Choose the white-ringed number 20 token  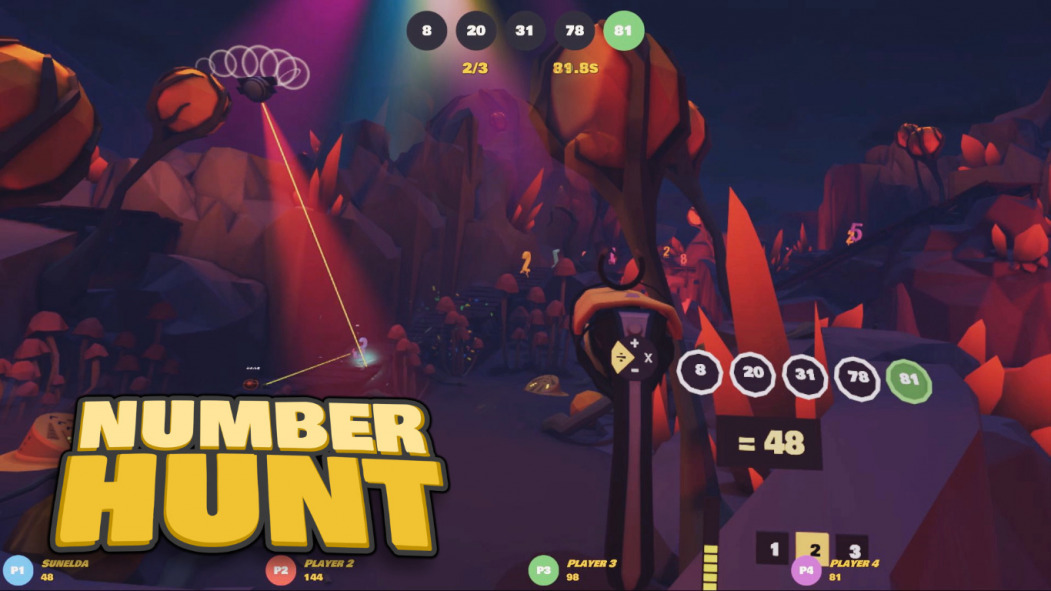[x=753, y=374]
